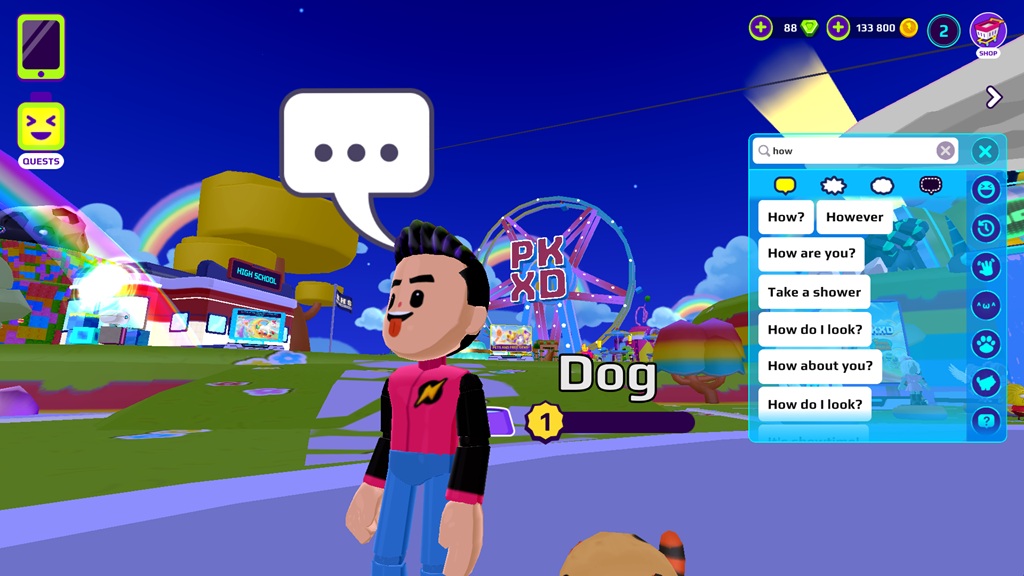Choose the "How are you?" phrase

(x=811, y=254)
